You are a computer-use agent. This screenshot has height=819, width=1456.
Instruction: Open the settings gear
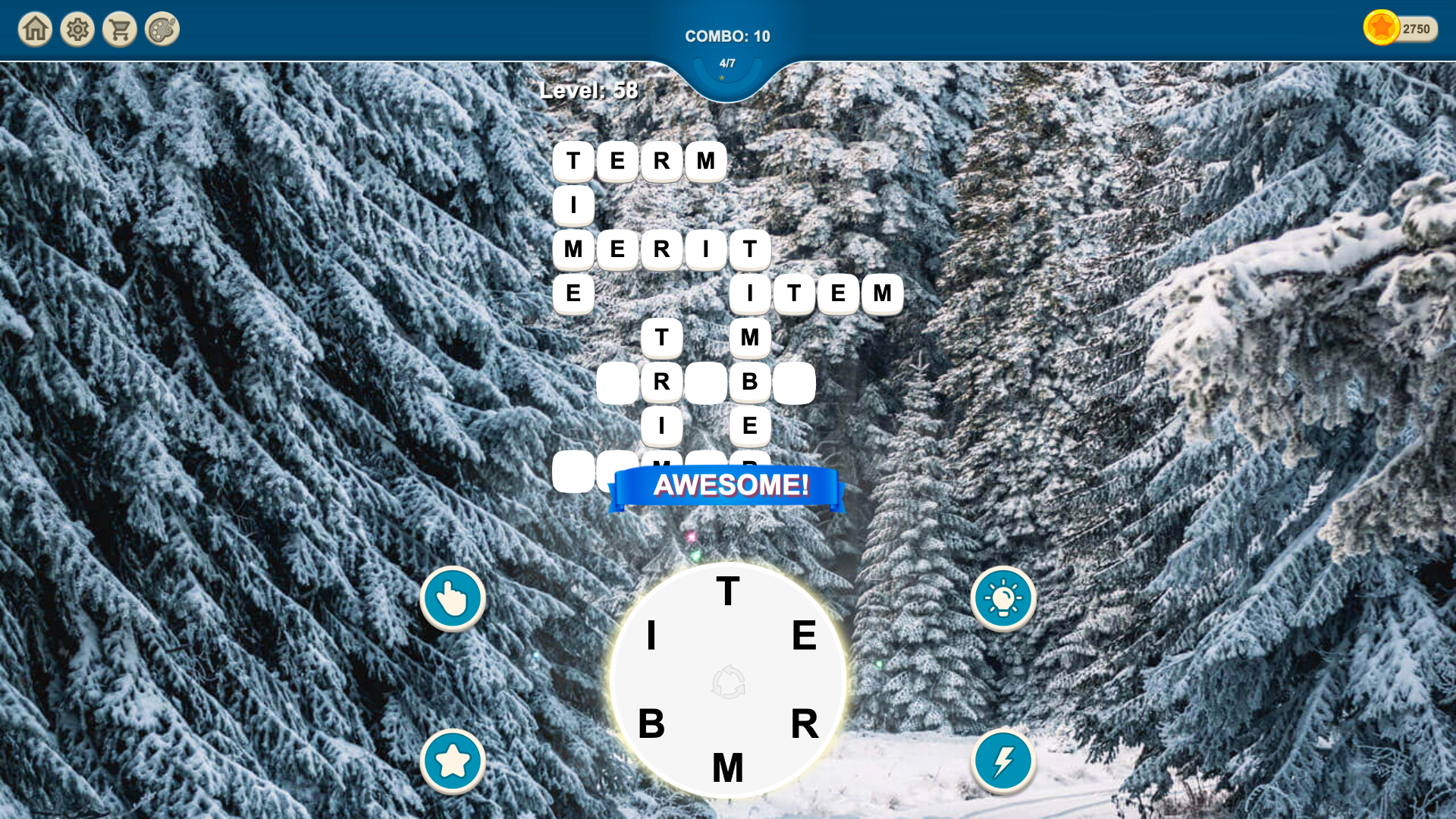pos(77,29)
